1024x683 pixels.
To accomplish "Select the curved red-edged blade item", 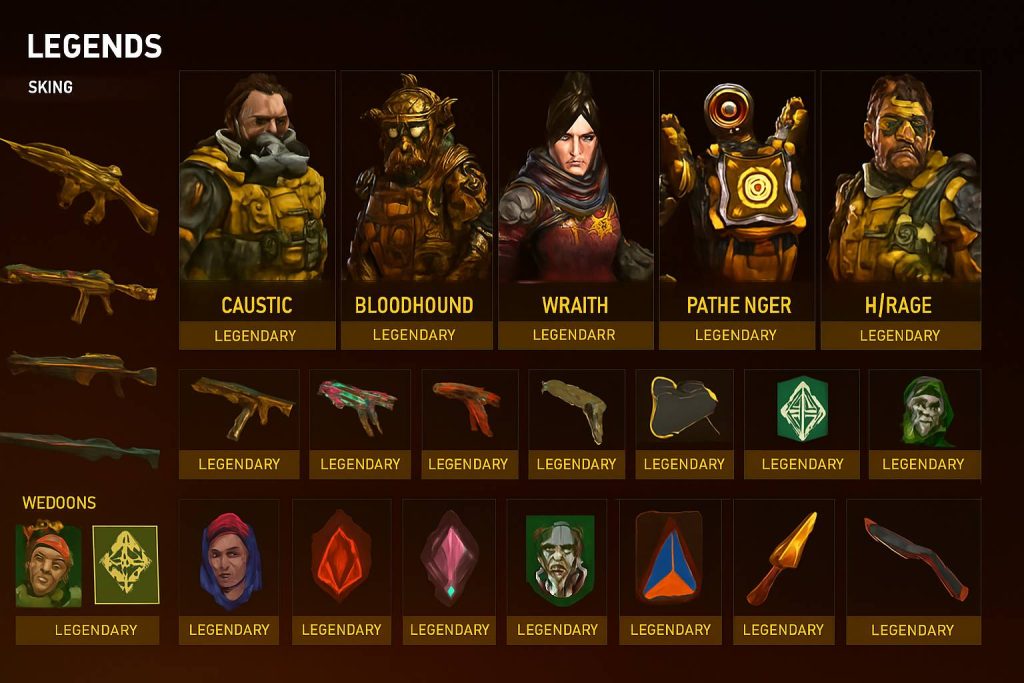I will click(x=912, y=558).
